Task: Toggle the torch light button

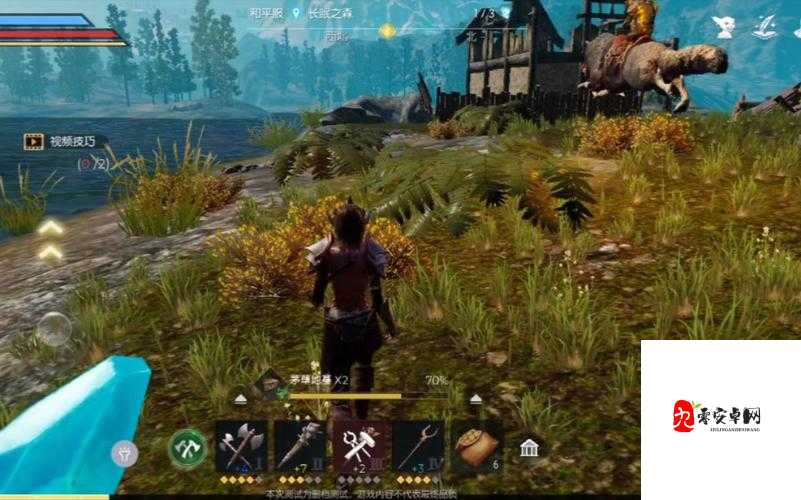Action: (124, 453)
